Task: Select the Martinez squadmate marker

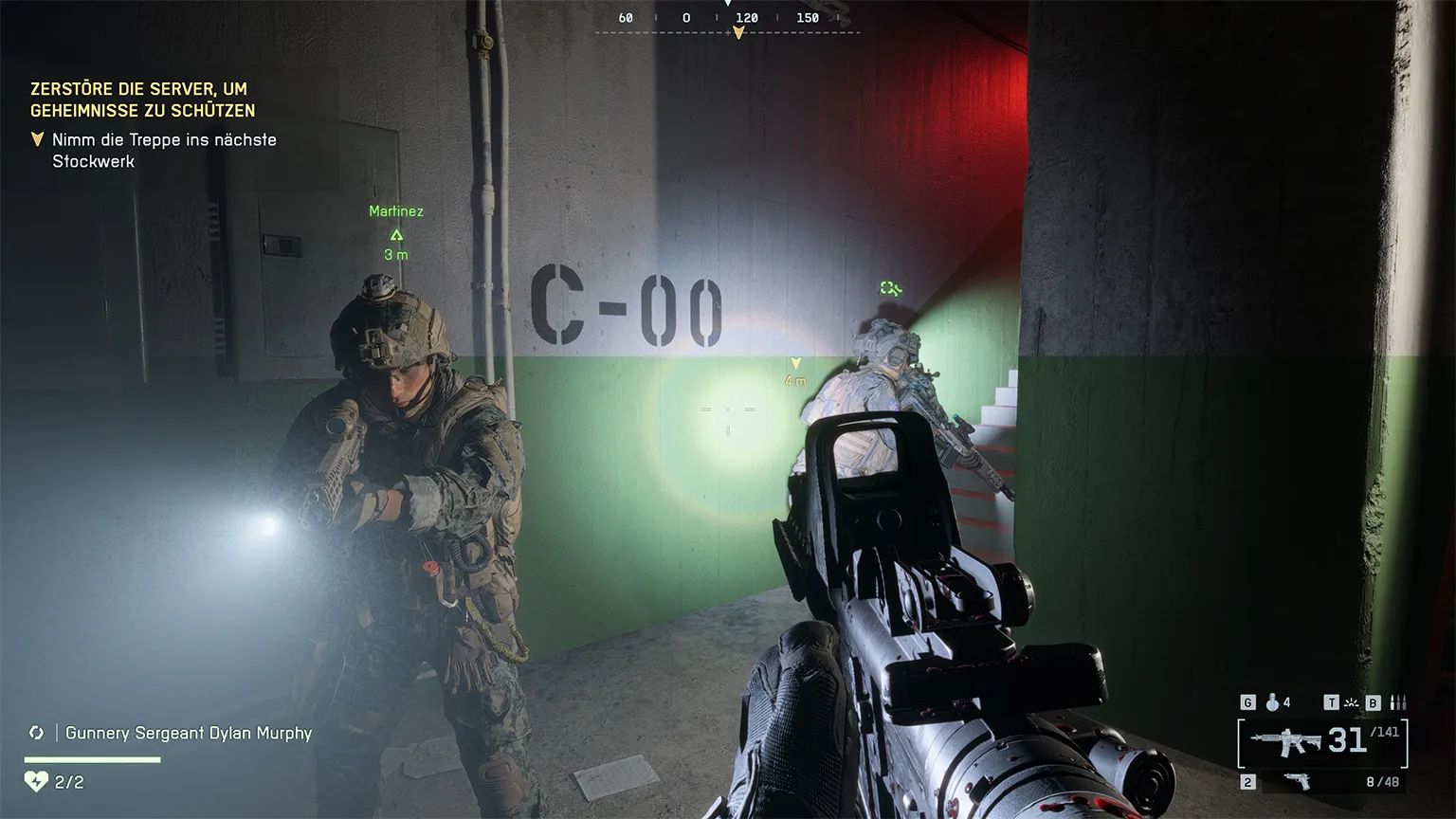Action: (396, 234)
